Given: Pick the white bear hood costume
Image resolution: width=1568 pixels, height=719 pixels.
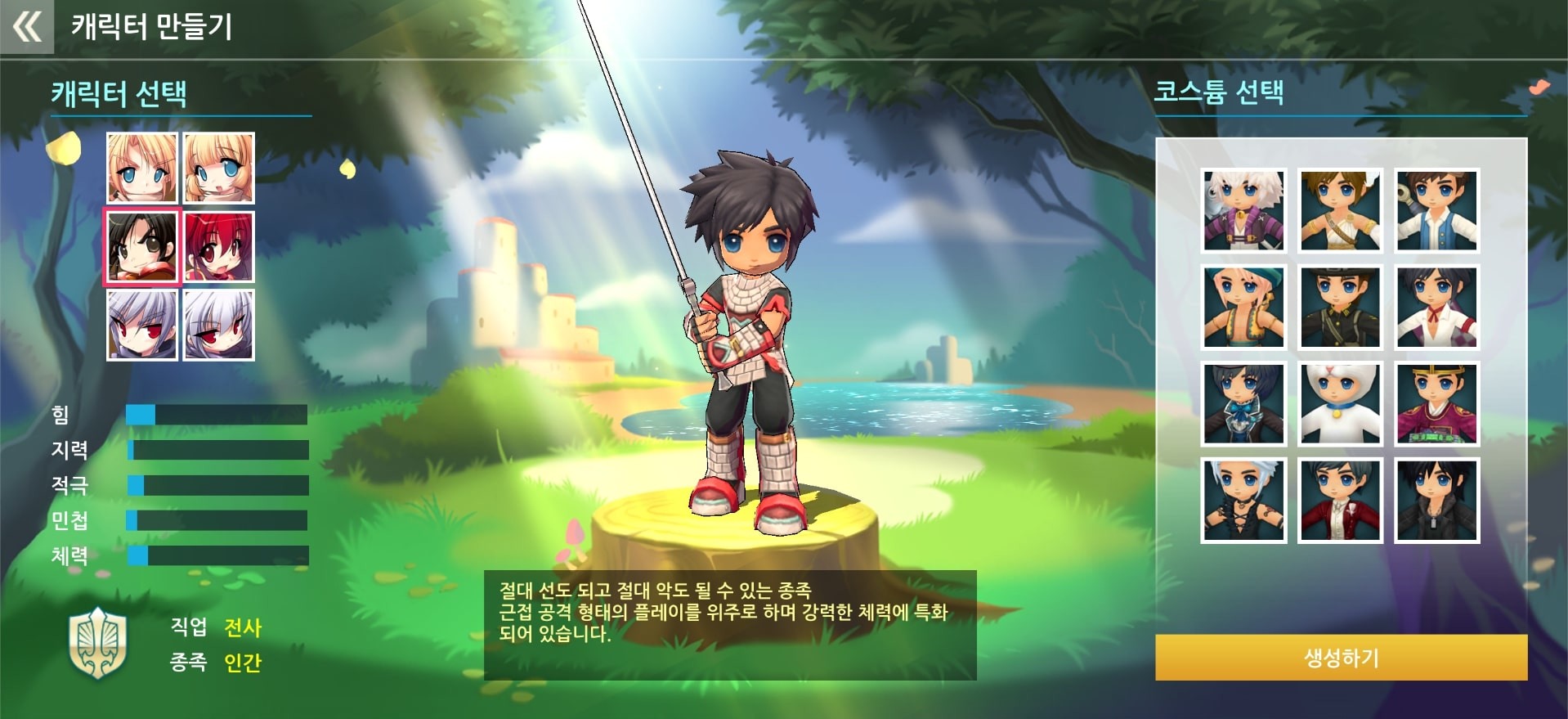Looking at the screenshot, I should click(1340, 404).
